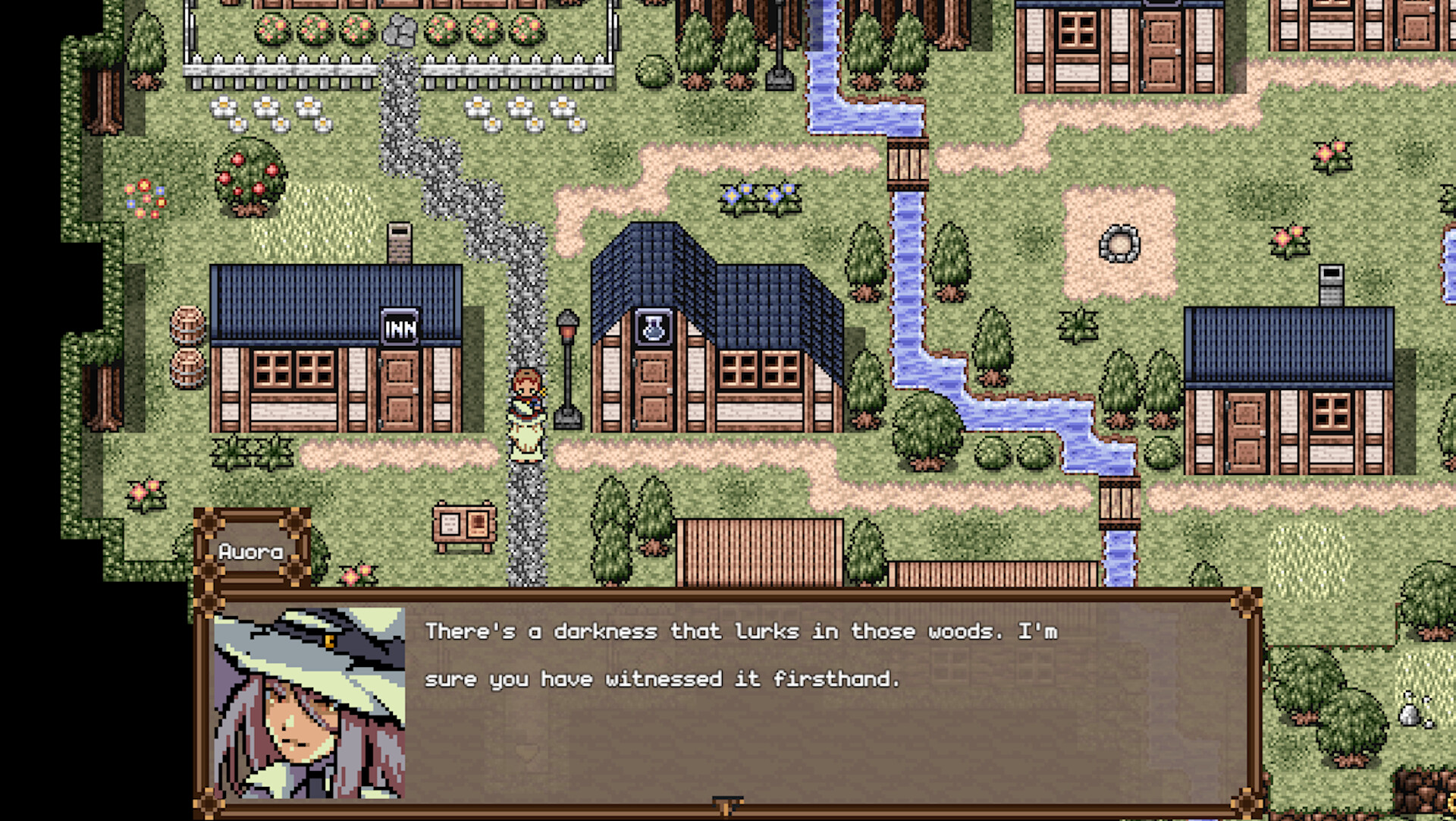Viewport: 1456px width, 821px height.
Task: Select the player character on the path
Action: pos(526,414)
